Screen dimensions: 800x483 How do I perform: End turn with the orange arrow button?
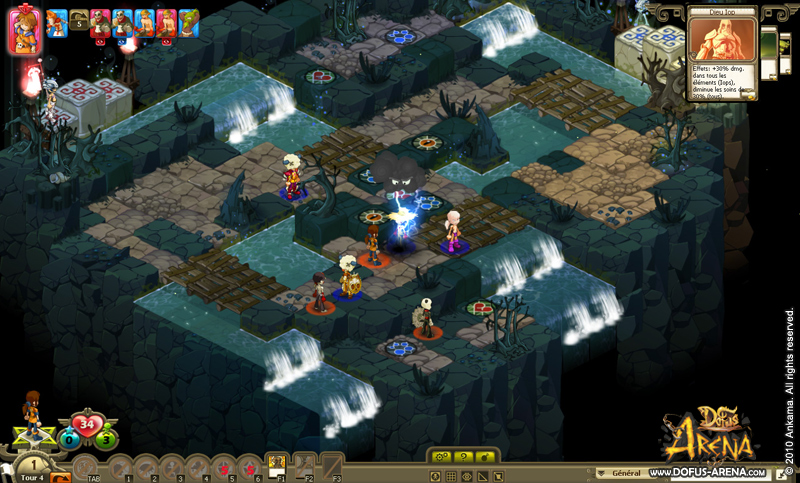pyautogui.click(x=60, y=477)
